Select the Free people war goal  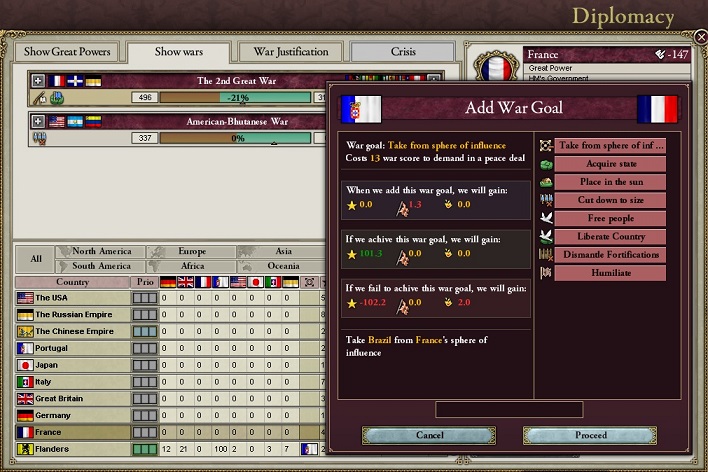[609, 218]
